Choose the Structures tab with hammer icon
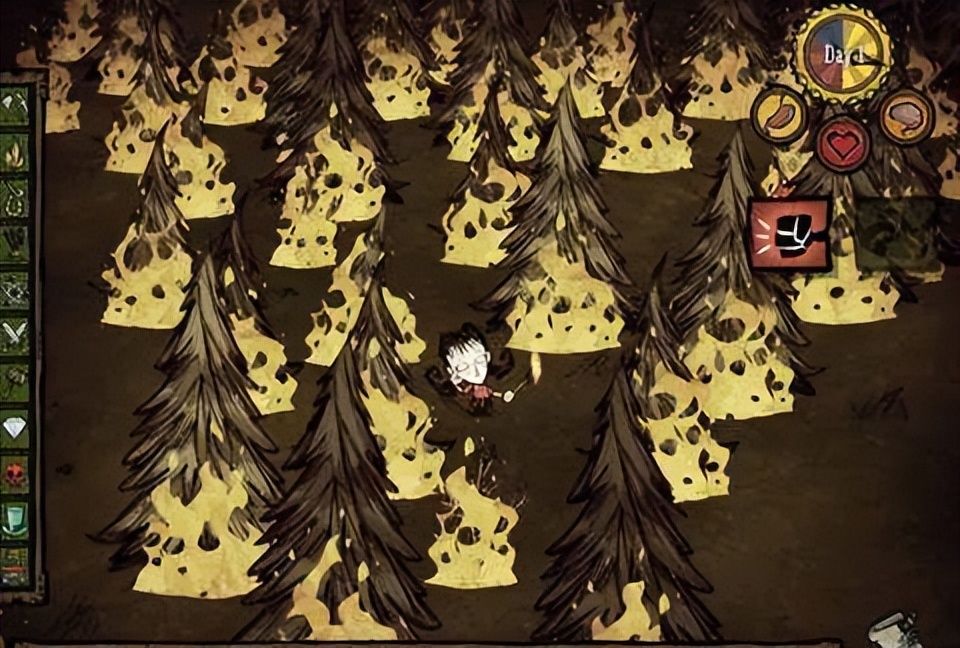Viewport: 960px width, 648px height. tap(15, 382)
